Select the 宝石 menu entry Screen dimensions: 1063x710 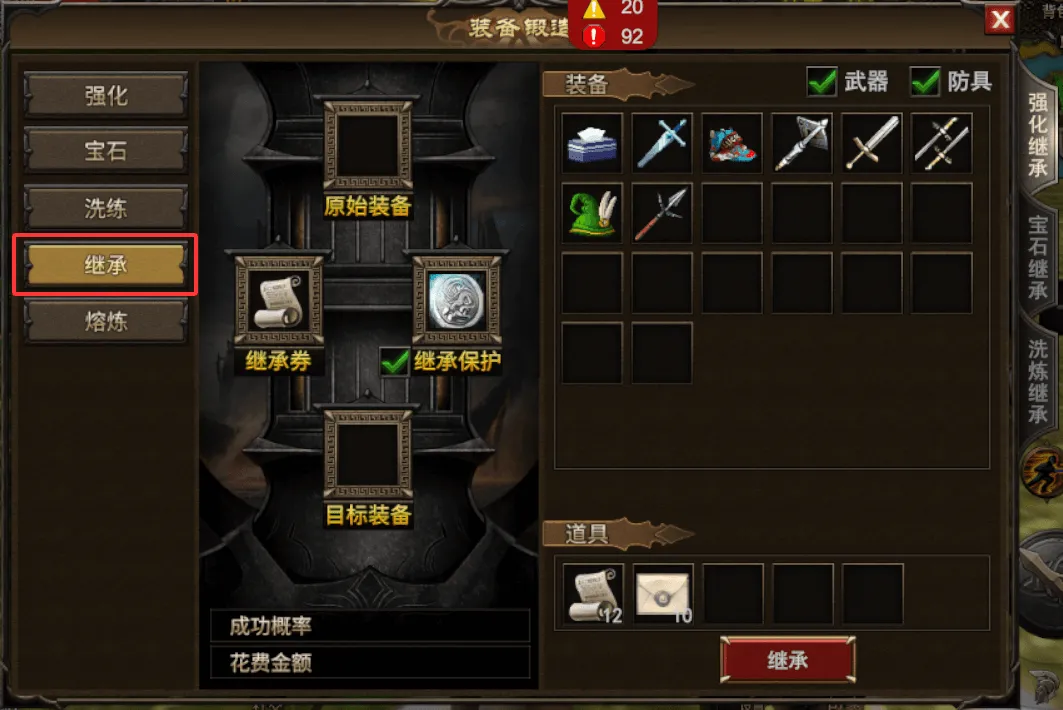point(105,152)
